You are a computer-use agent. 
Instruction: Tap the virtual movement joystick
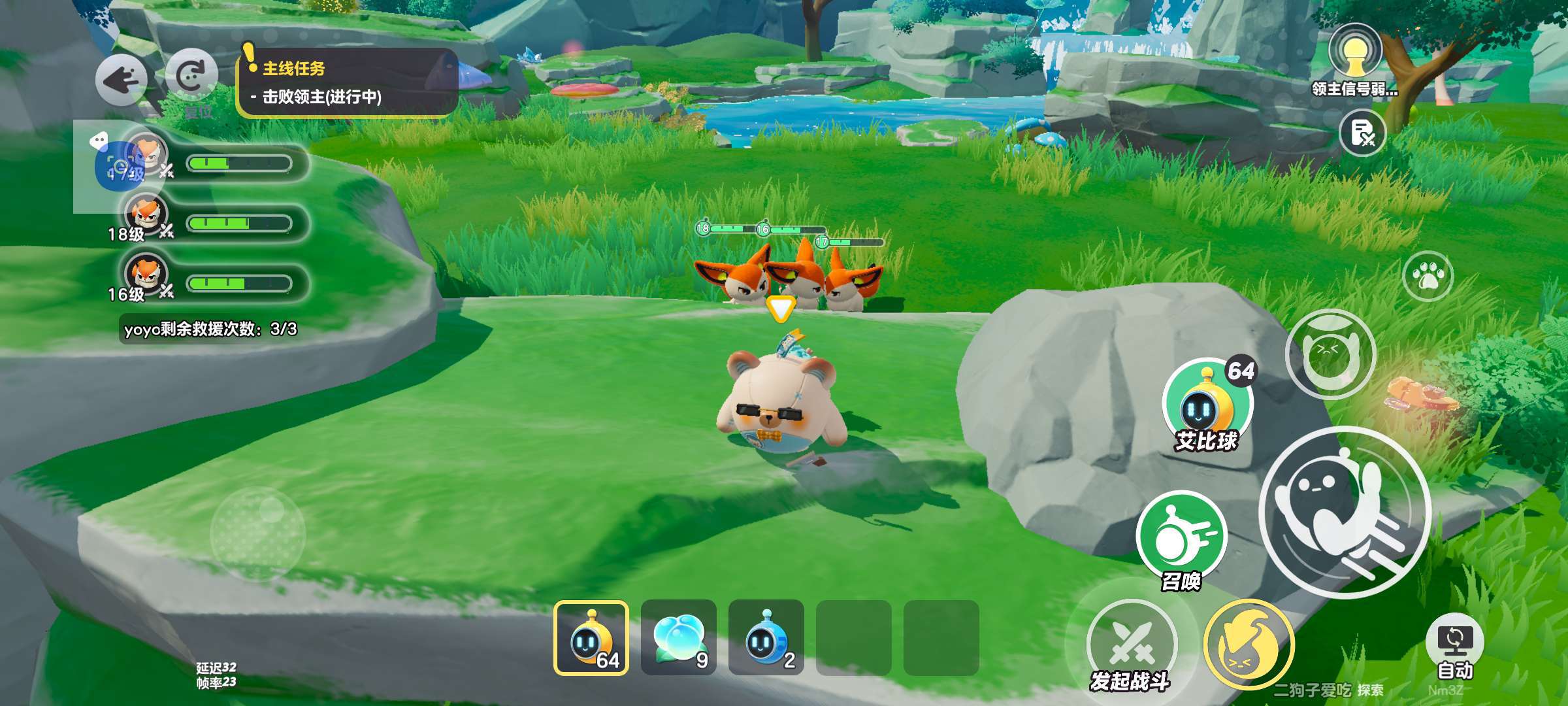(x=258, y=533)
